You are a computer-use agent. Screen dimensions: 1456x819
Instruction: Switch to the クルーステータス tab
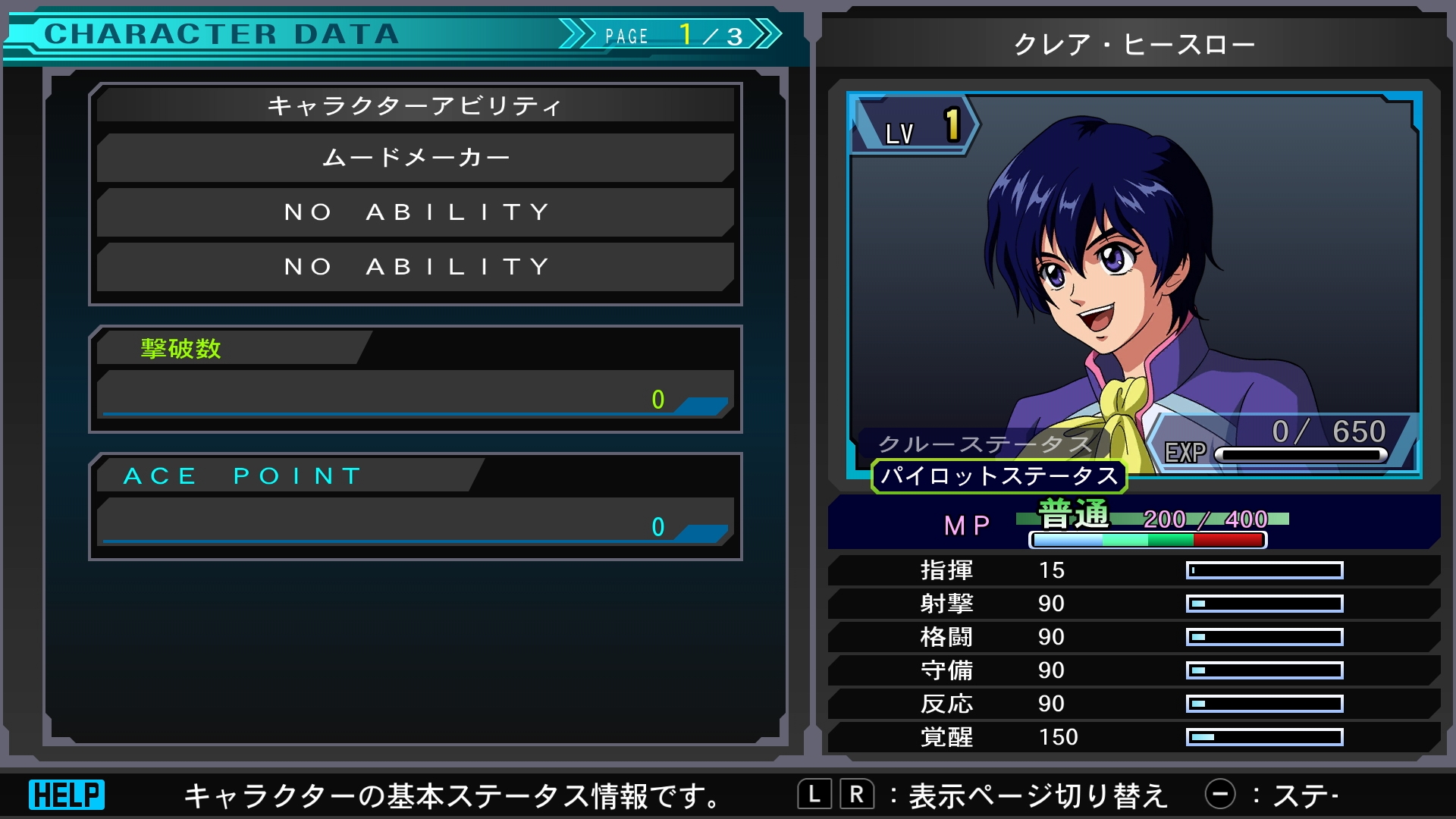pyautogui.click(x=984, y=444)
